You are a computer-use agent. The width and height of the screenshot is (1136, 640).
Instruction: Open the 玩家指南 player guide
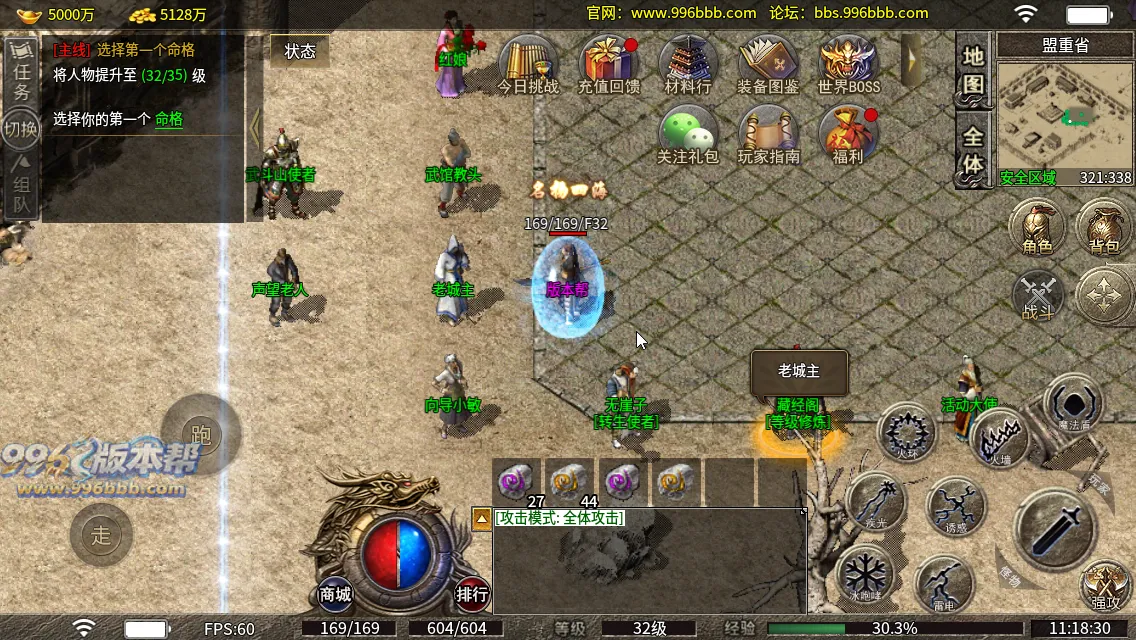768,134
